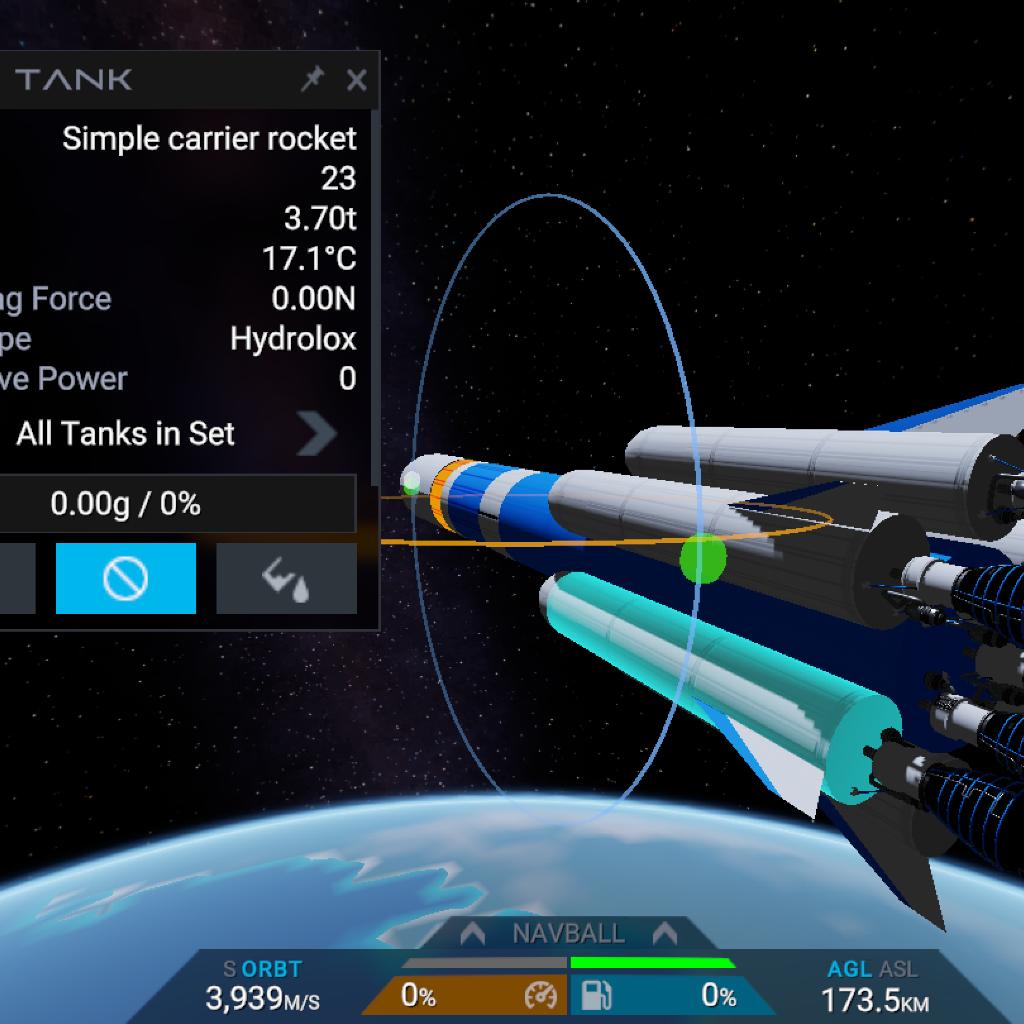The width and height of the screenshot is (1024, 1024).
Task: Click the throttle gauge icon
Action: [539, 996]
